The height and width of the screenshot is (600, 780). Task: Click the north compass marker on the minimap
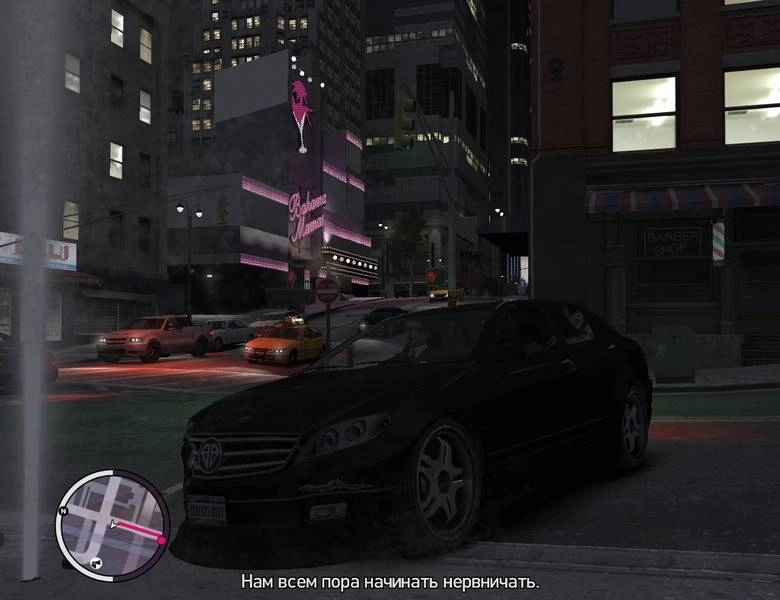(x=64, y=510)
